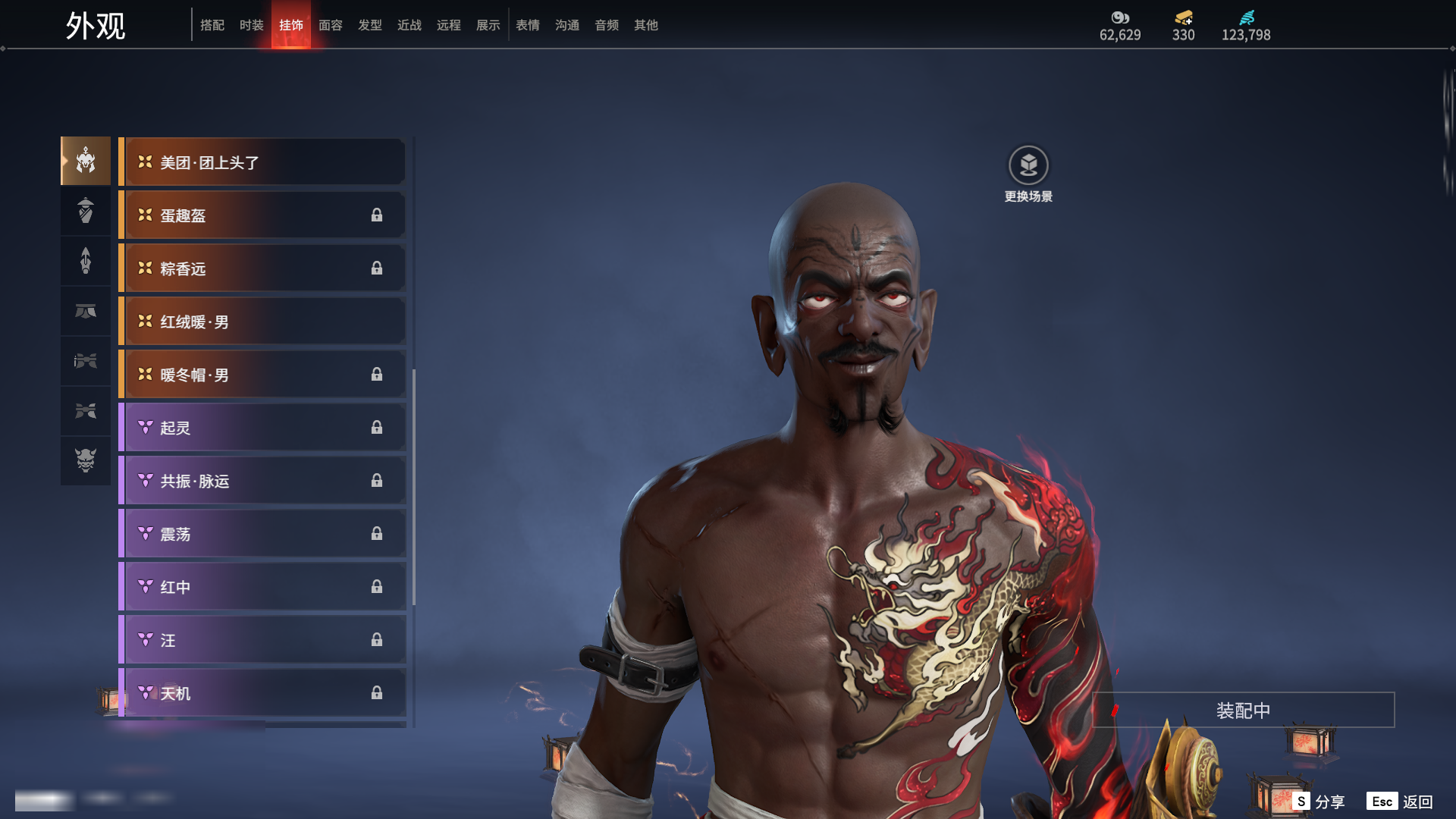Go to the 发型 hairstyle tab
Screen dimensions: 1456x819
click(x=370, y=25)
